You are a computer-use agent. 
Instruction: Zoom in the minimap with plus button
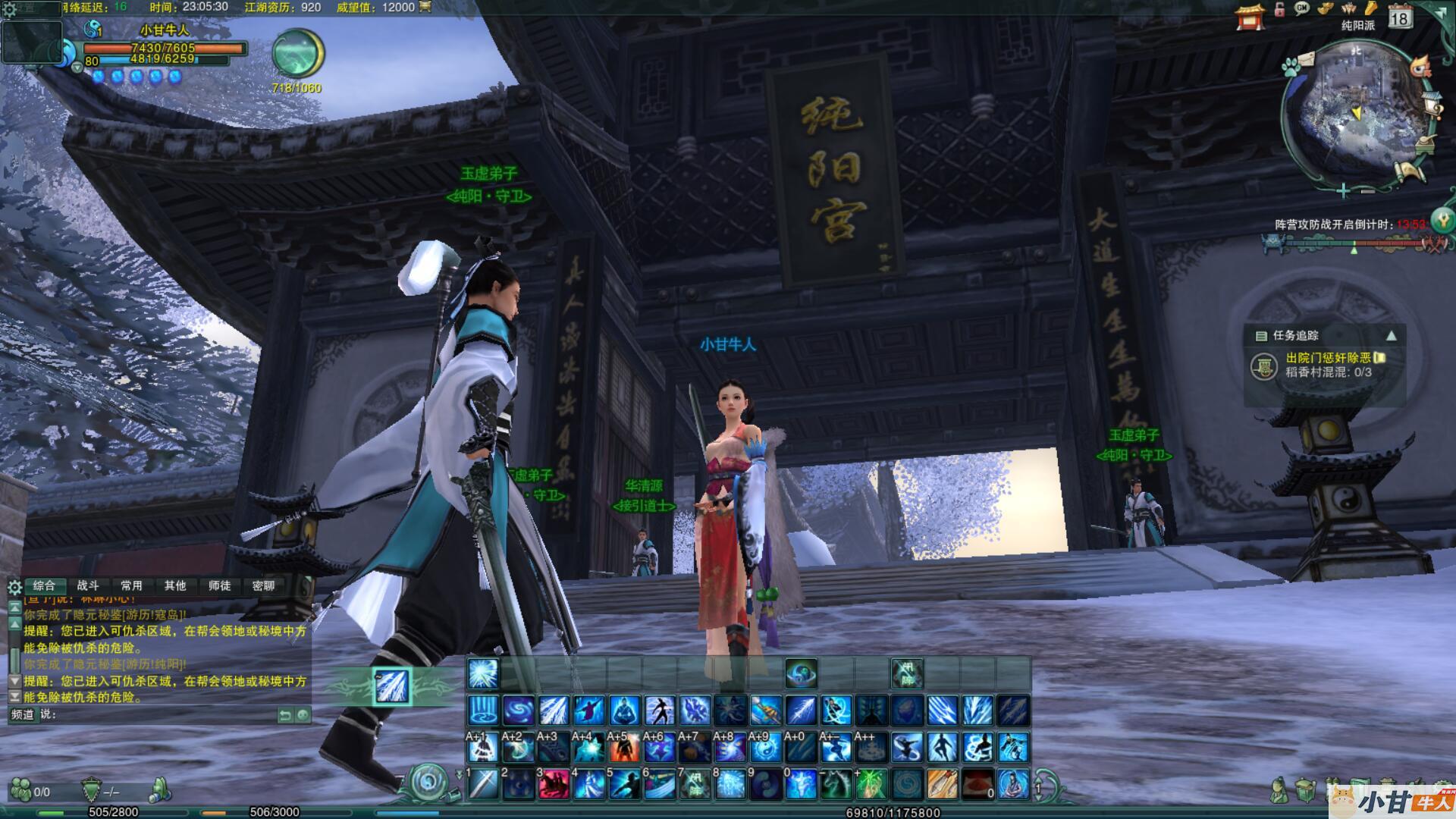1343,190
